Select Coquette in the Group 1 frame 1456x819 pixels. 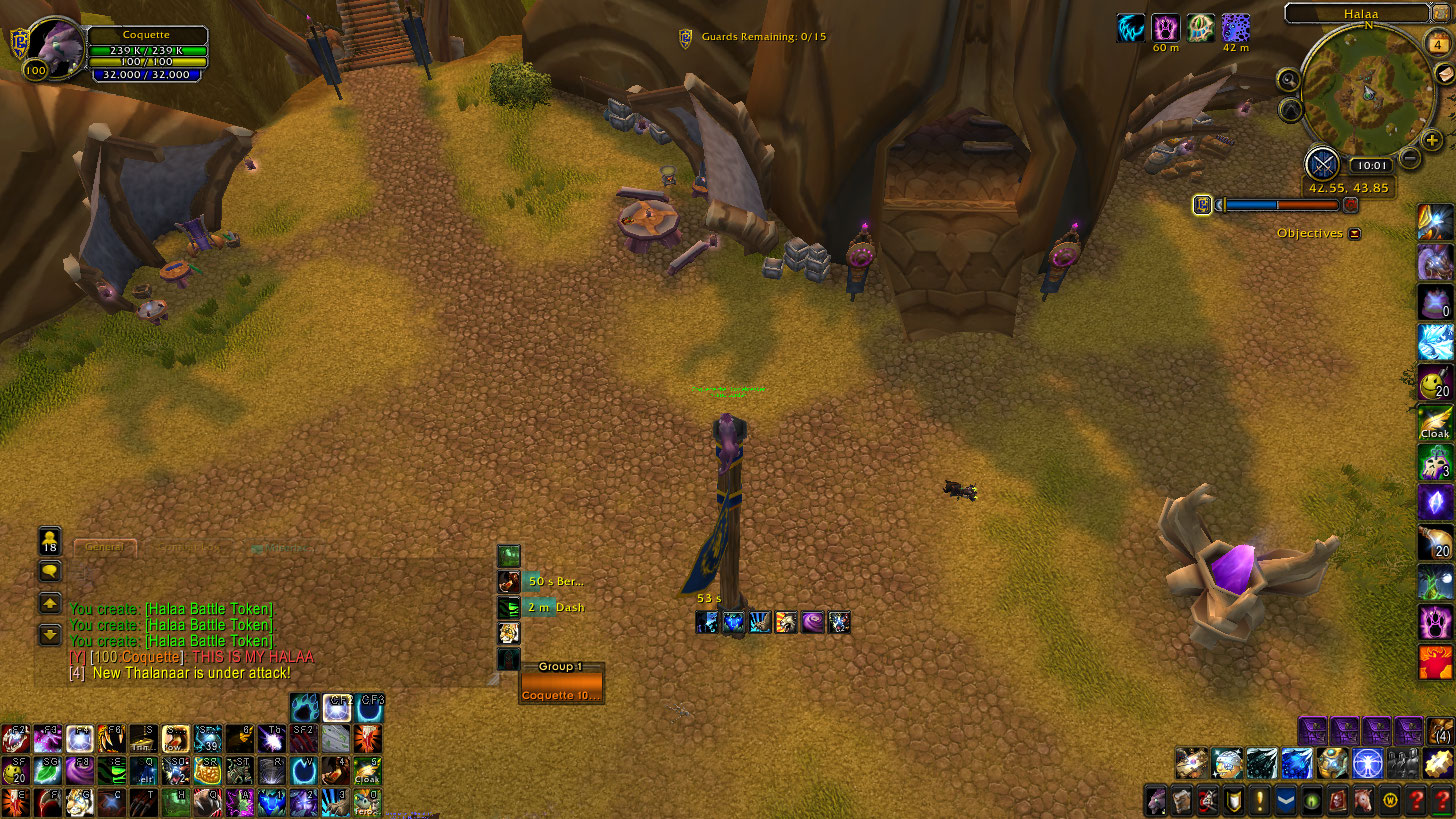pos(561,694)
